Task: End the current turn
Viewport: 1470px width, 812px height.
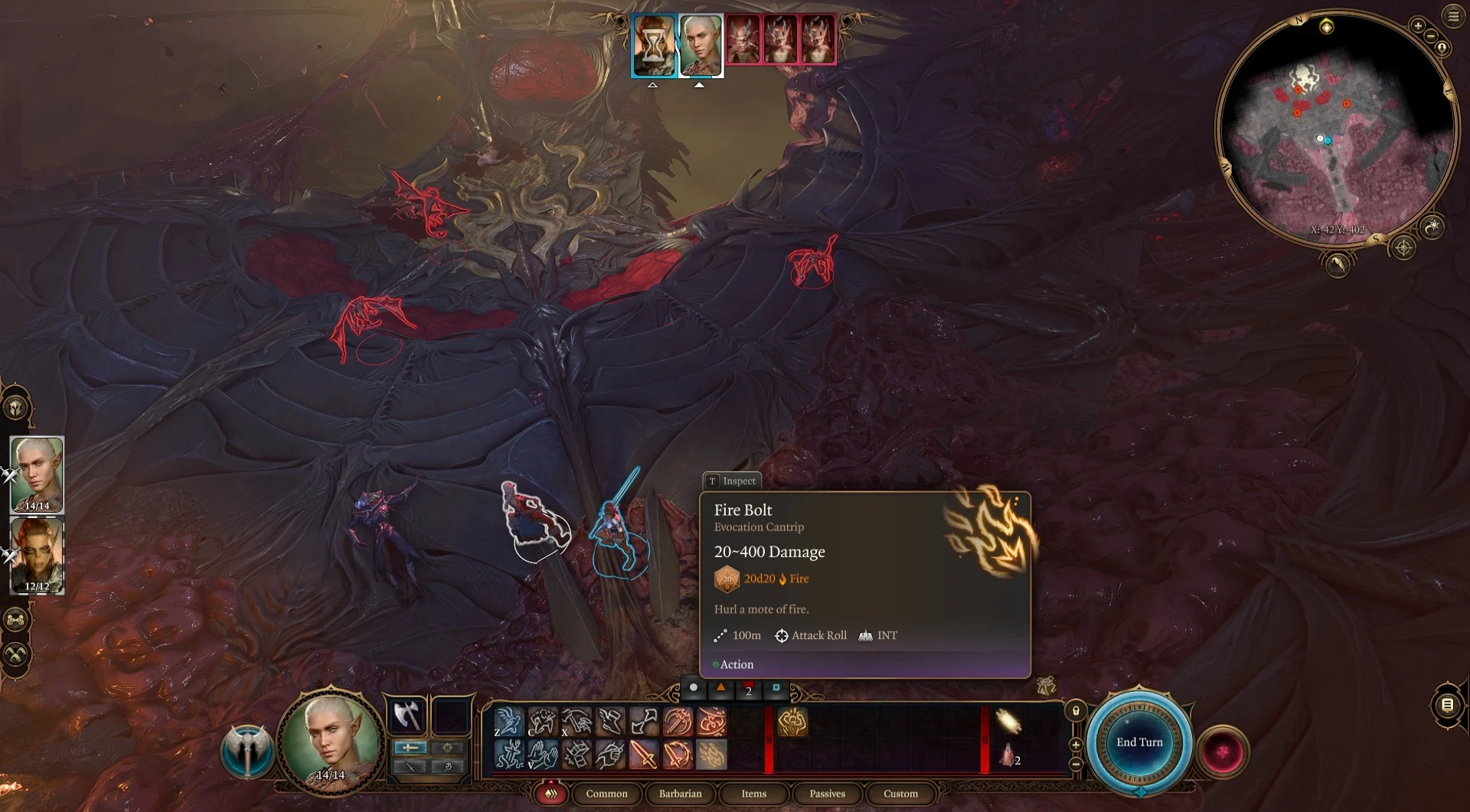Action: click(x=1138, y=742)
